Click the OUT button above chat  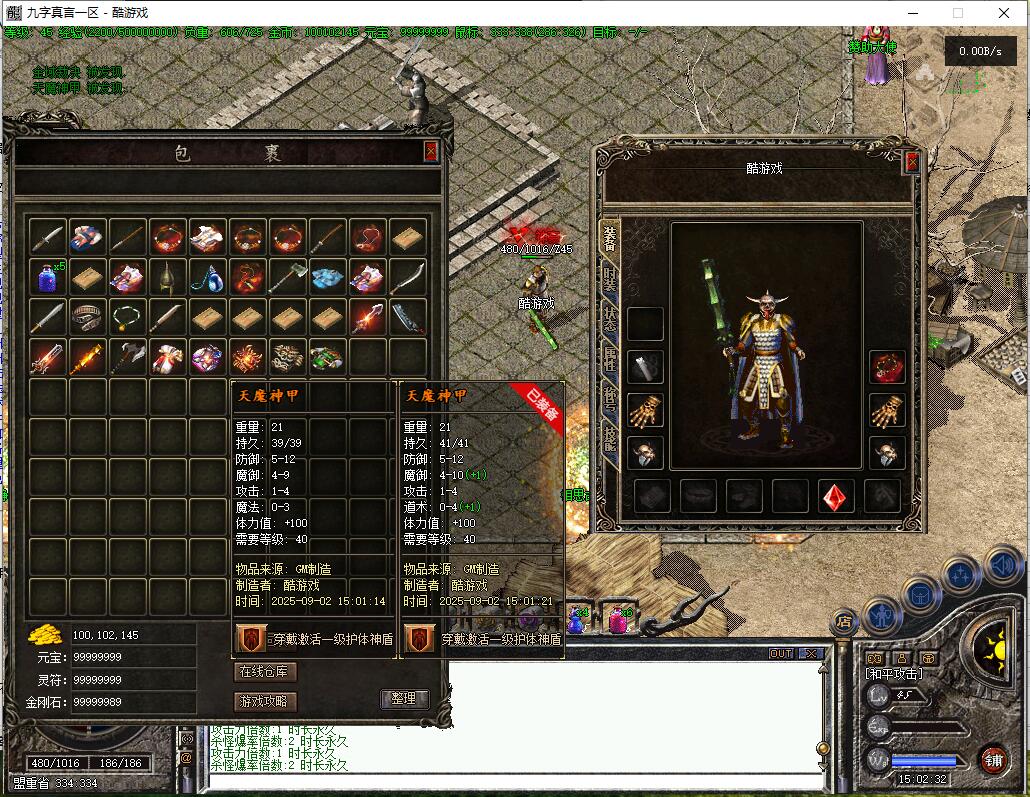(781, 653)
